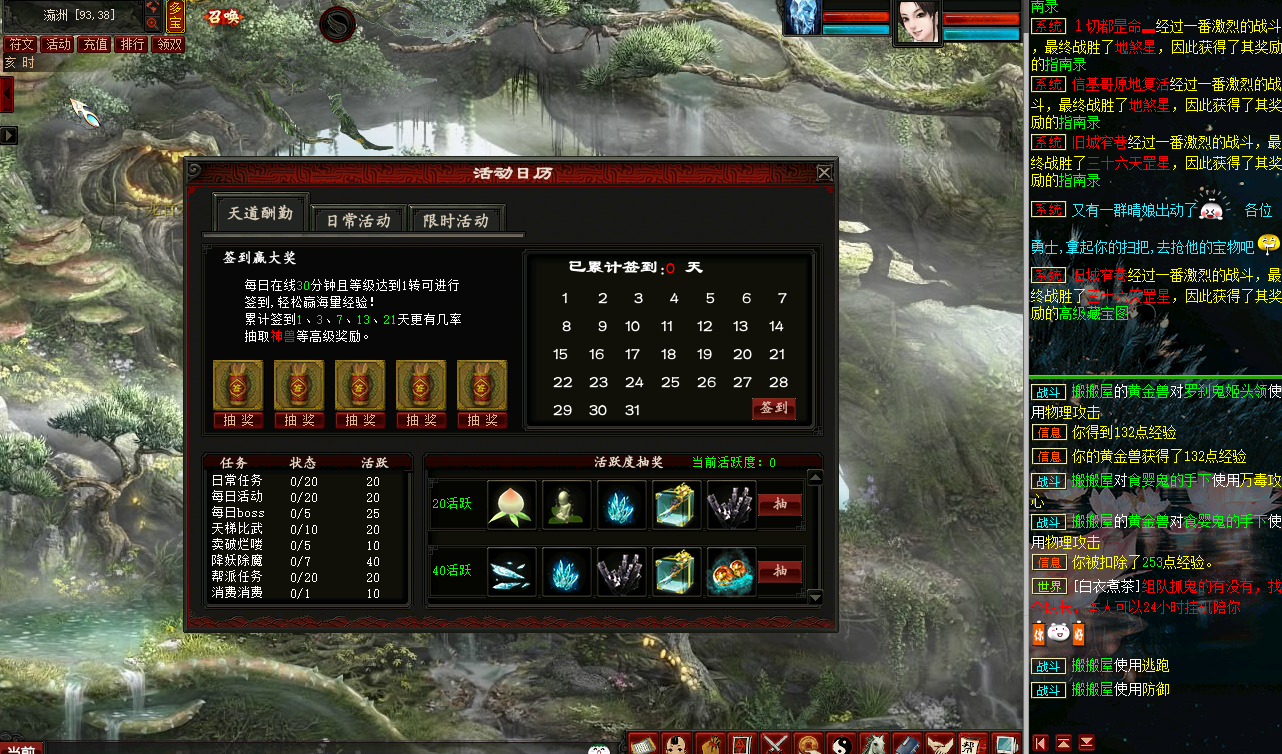Select the 天道酬勤 tab
Image resolution: width=1282 pixels, height=754 pixels.
pos(260,212)
